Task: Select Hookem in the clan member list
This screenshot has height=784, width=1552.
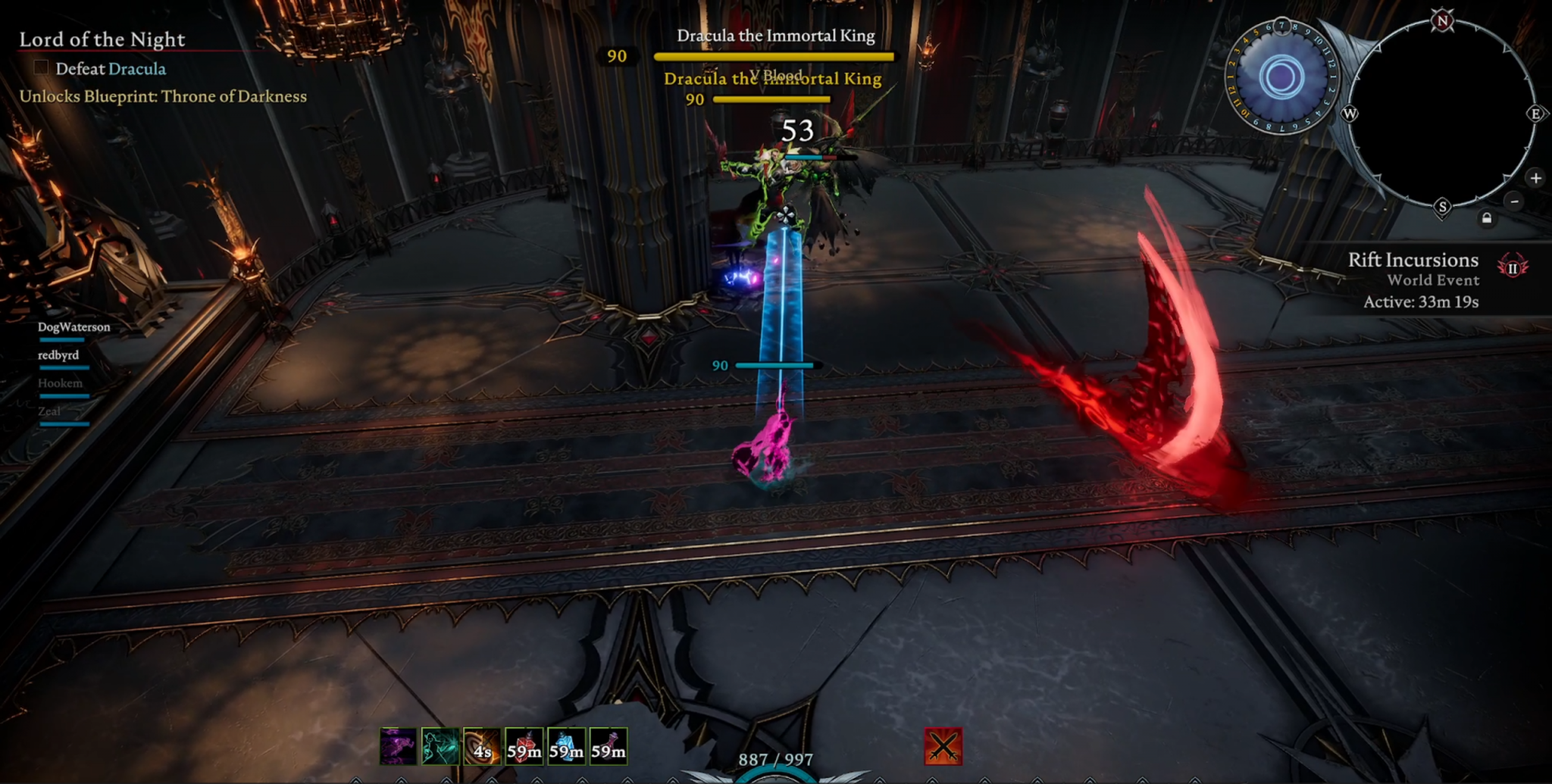Action: 60,383
